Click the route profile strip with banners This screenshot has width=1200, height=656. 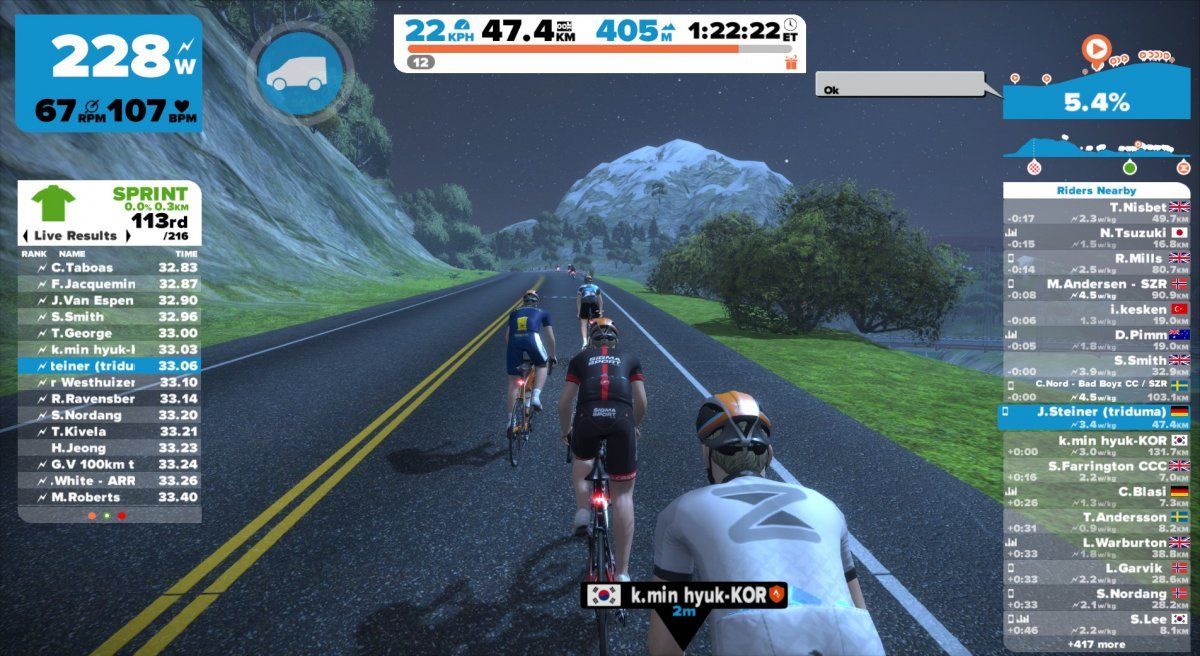point(1097,152)
